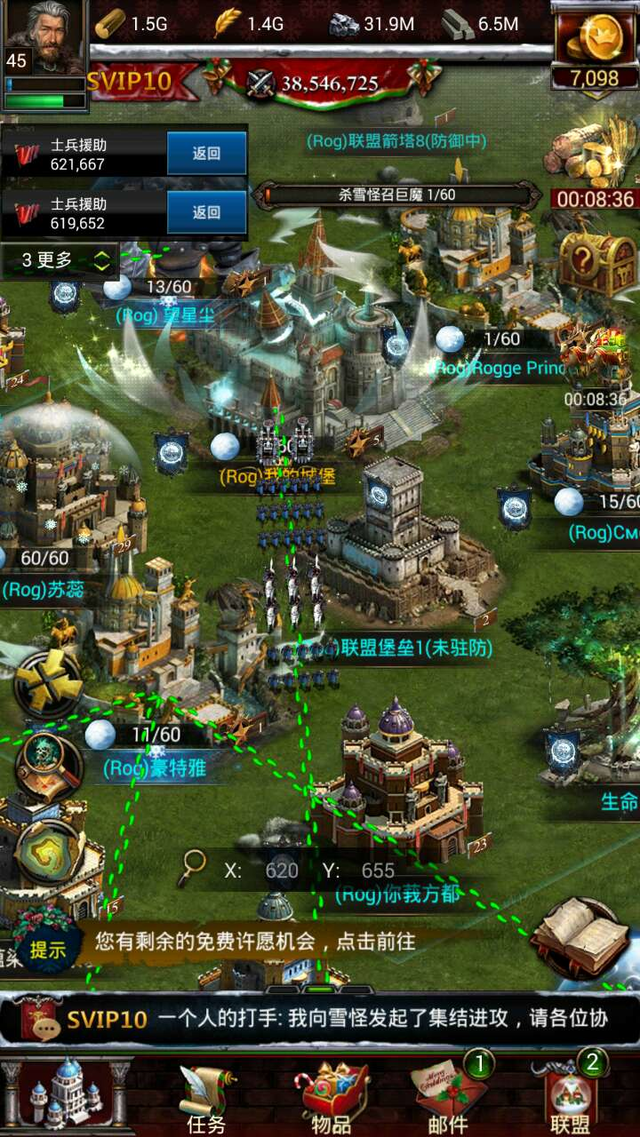Recall the 621,667 troop reinforcement march

coord(206,154)
